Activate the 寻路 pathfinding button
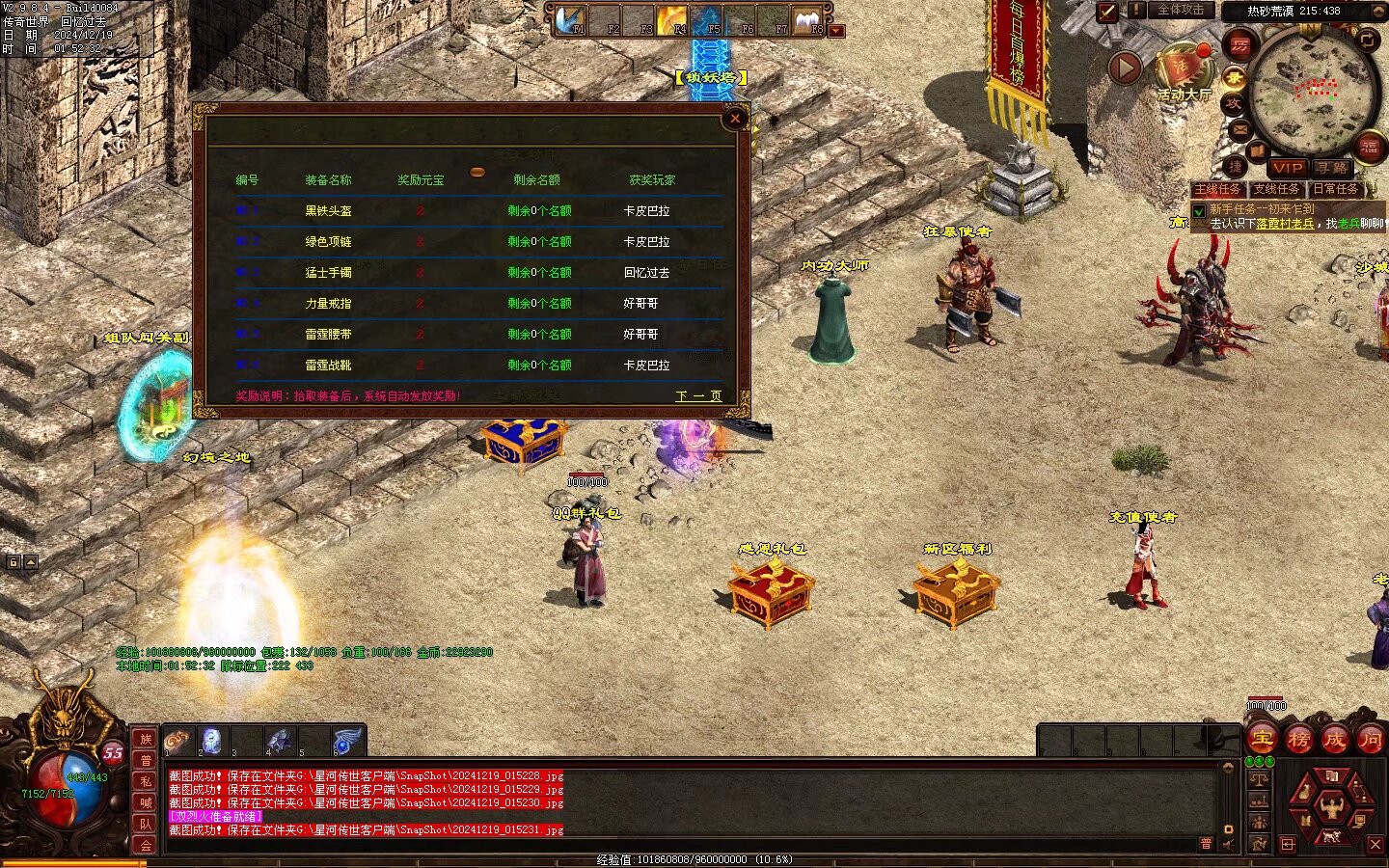The image size is (1389, 868). [1332, 168]
